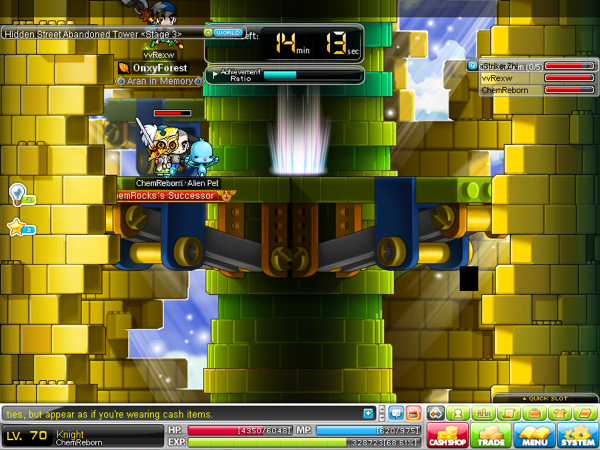
Task: Click the yellow star event icon
Action: (17, 228)
